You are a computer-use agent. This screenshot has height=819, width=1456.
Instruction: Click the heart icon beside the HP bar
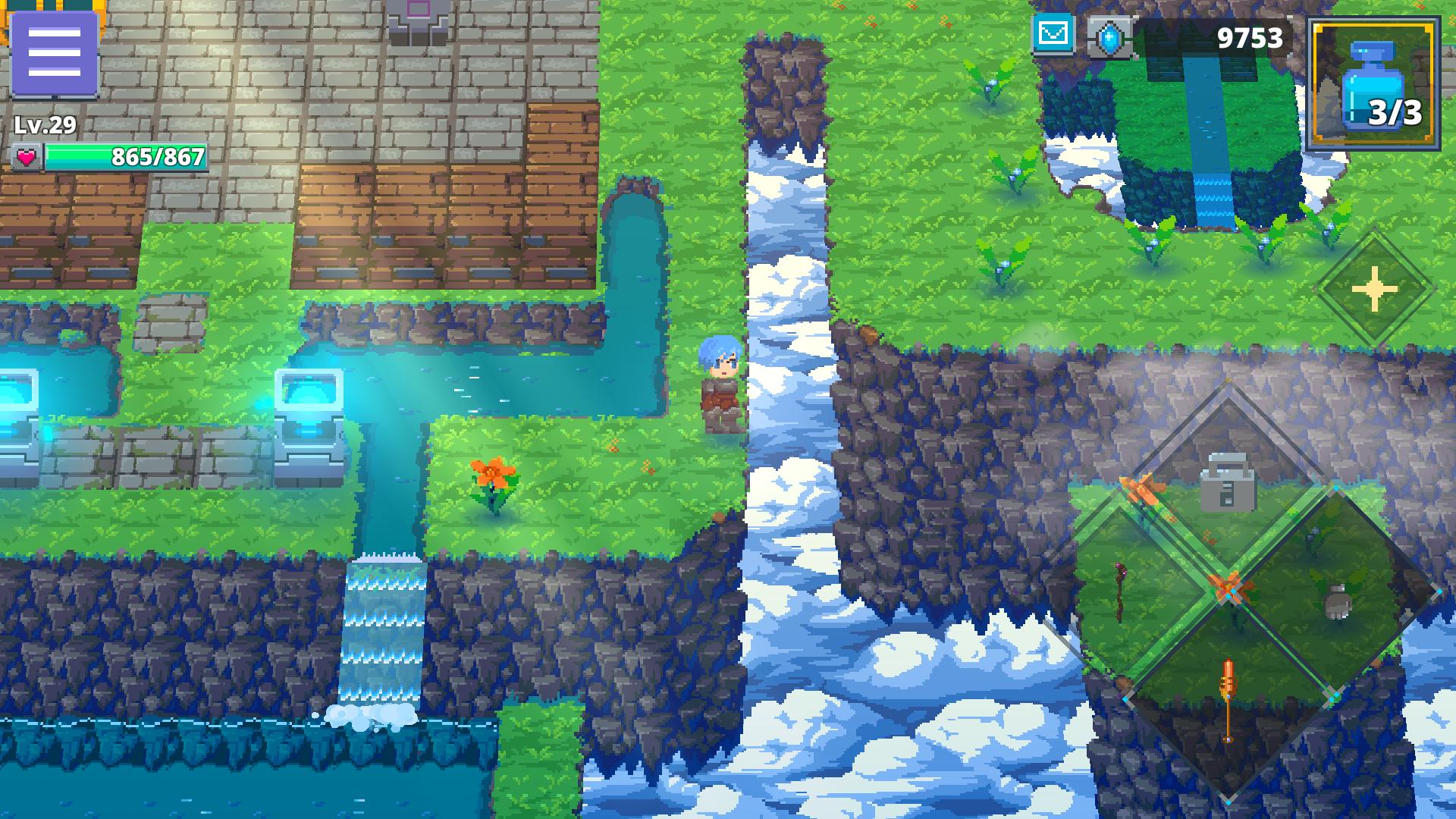pos(27,158)
